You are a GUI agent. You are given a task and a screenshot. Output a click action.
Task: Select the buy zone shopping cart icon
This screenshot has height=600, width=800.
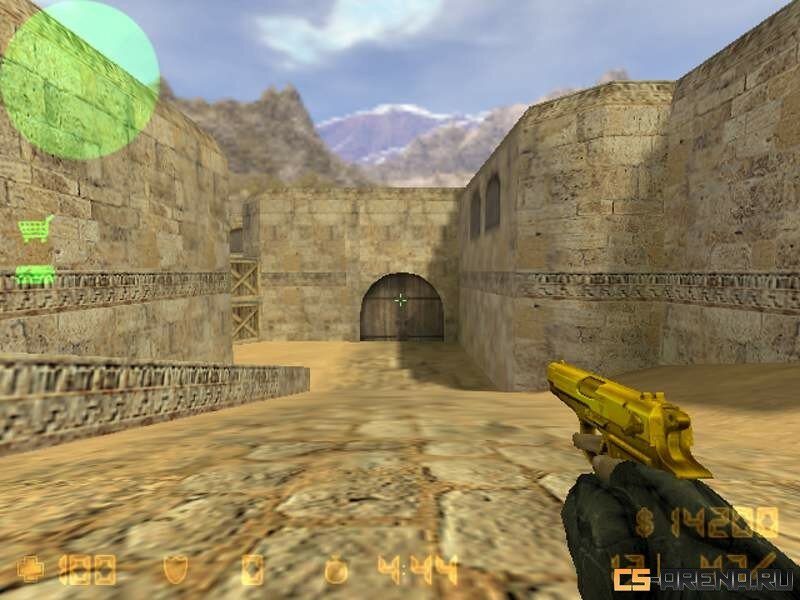pos(35,229)
